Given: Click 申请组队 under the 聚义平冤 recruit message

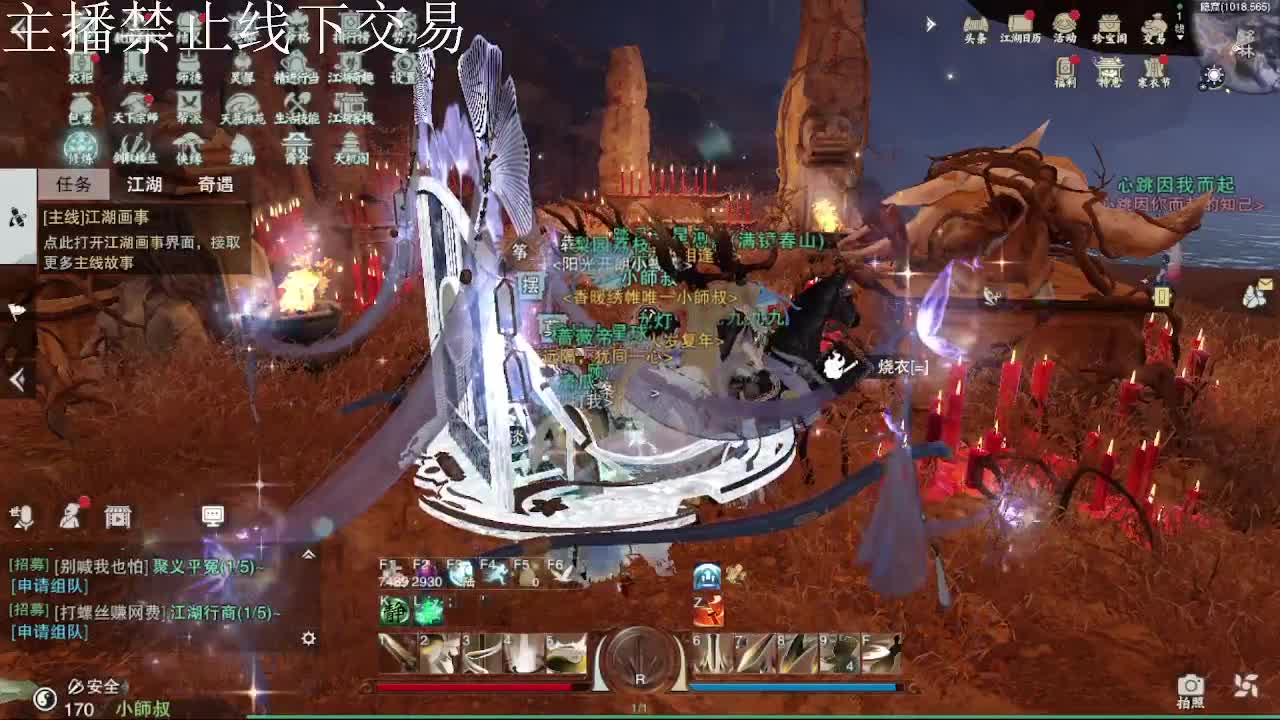Looking at the screenshot, I should click(49, 586).
